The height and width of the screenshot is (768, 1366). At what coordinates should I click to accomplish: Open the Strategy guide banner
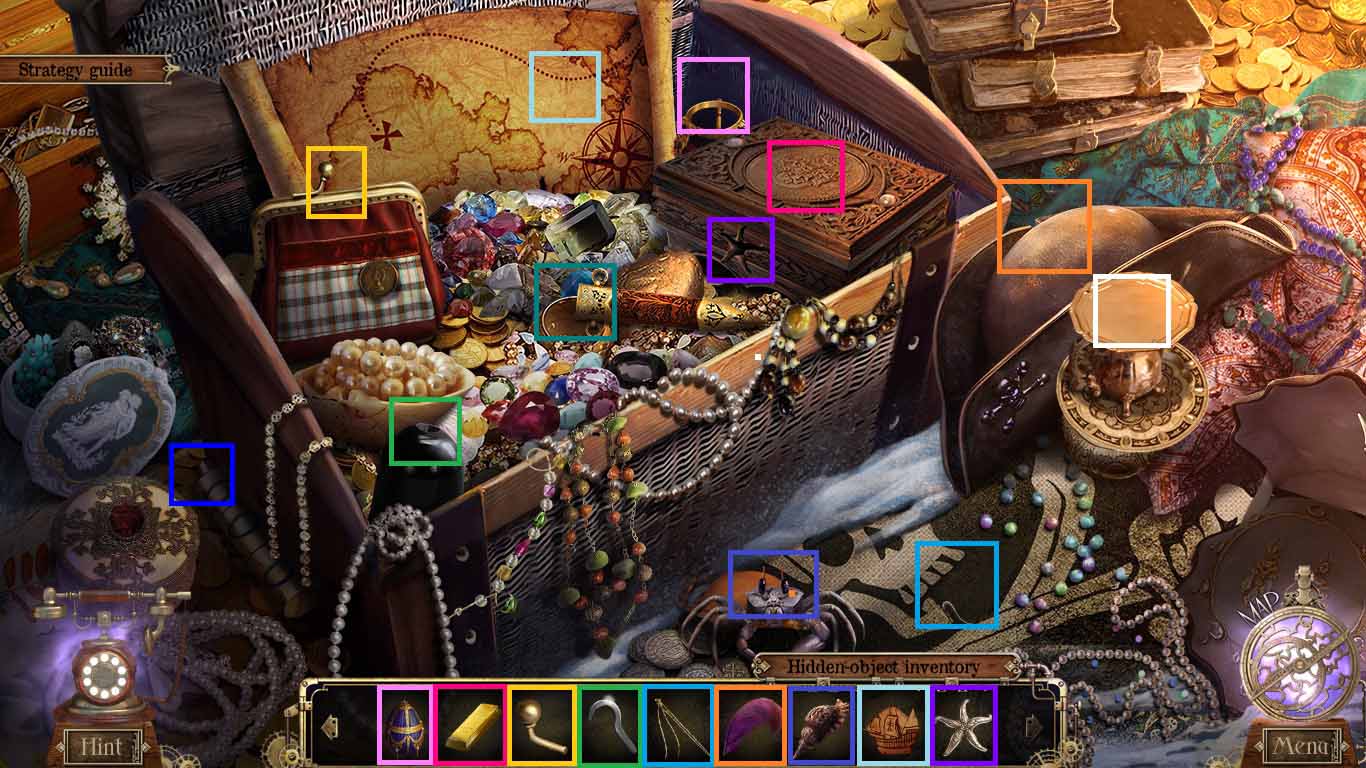pos(75,70)
